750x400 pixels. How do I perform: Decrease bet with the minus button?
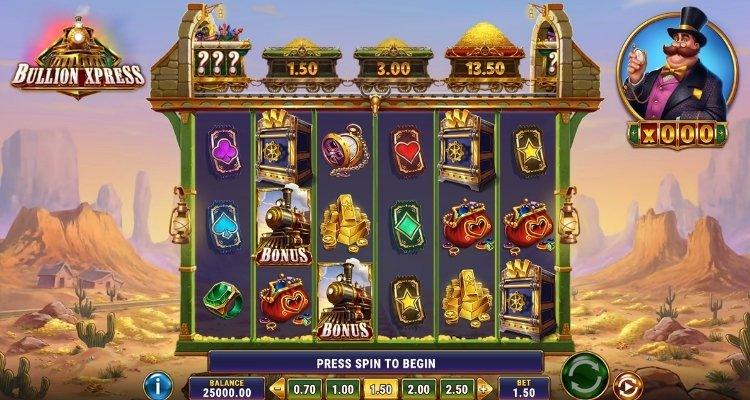[278, 388]
